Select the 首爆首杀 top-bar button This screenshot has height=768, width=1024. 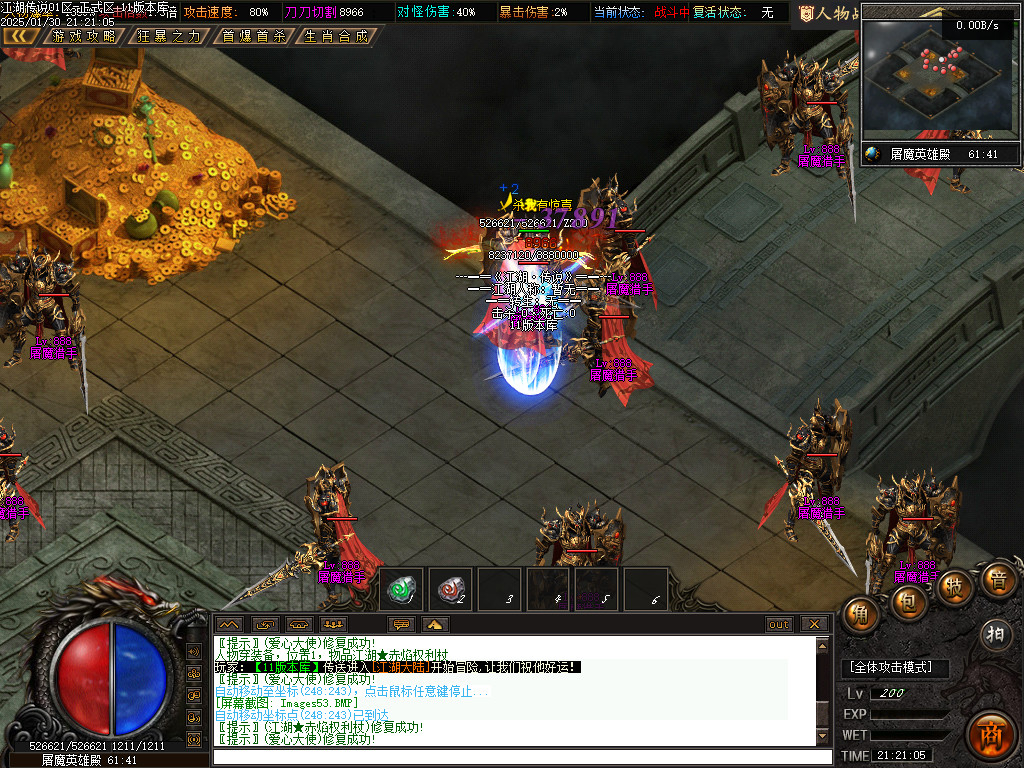click(253, 36)
